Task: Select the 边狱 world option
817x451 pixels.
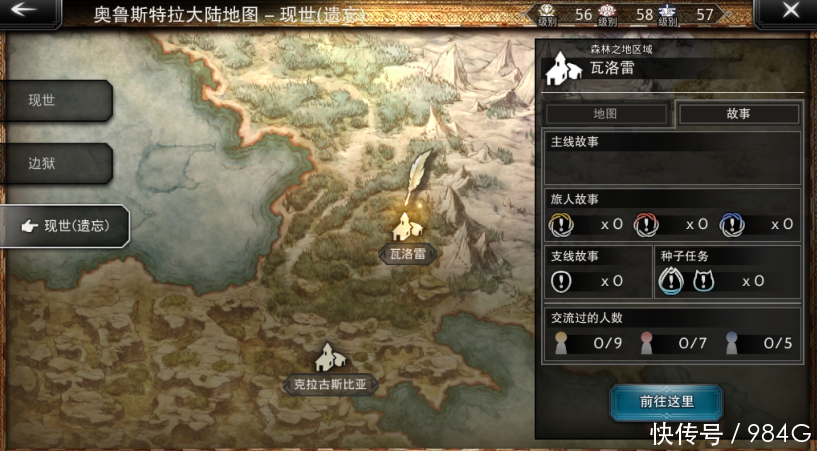Action: coord(55,163)
